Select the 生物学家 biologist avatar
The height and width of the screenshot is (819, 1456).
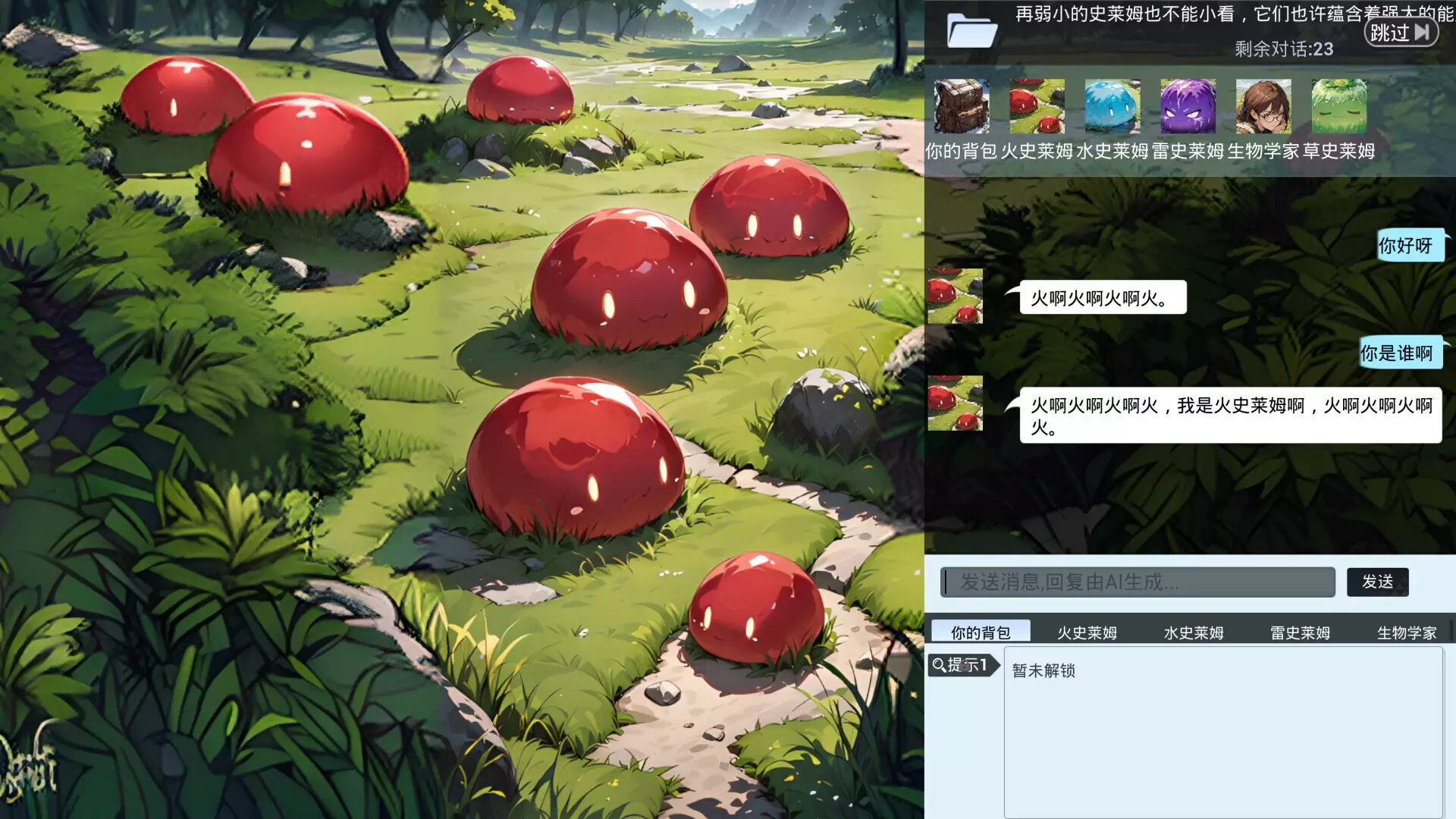tap(1263, 107)
